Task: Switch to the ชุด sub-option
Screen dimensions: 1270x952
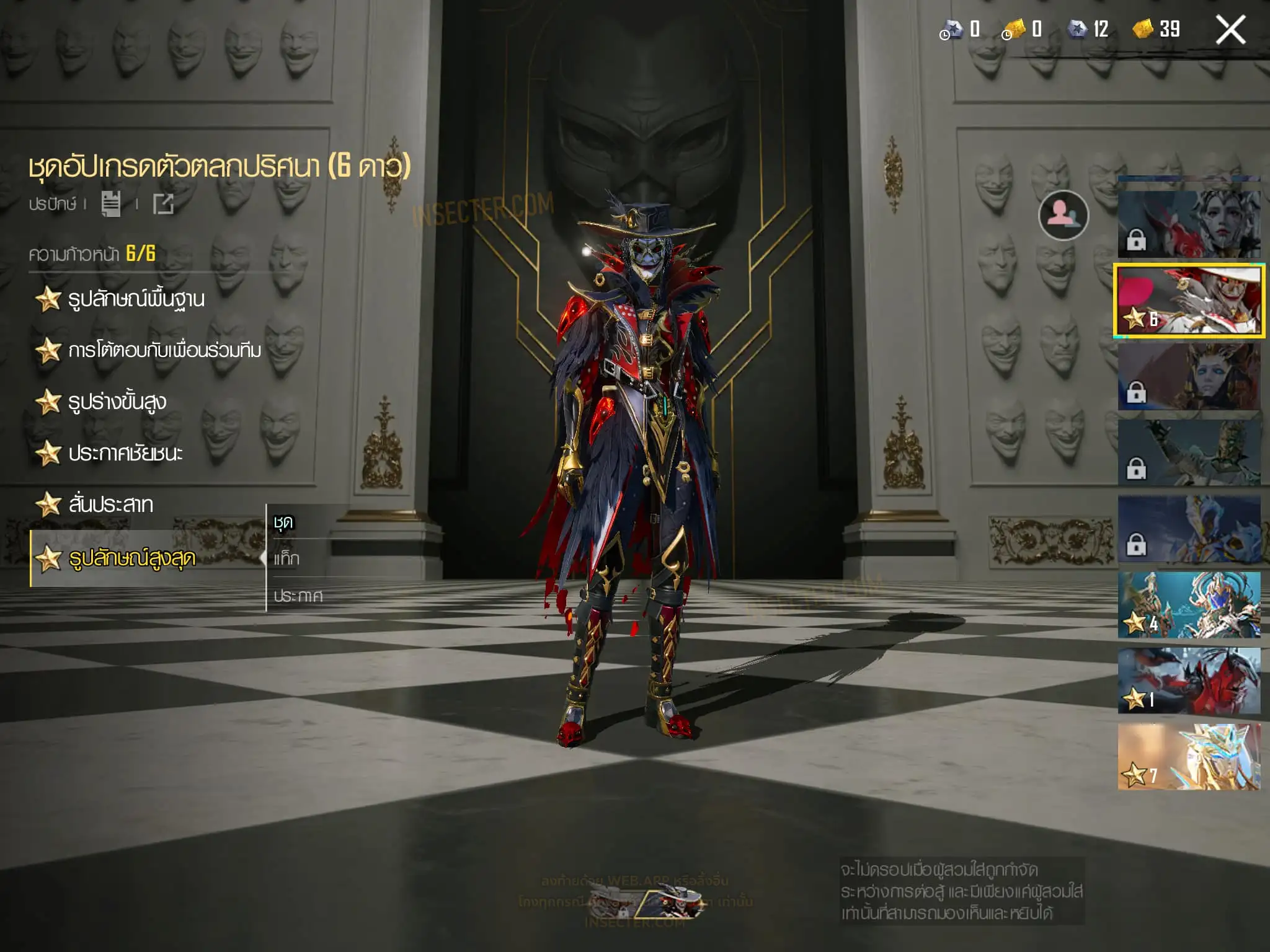Action: coord(283,522)
